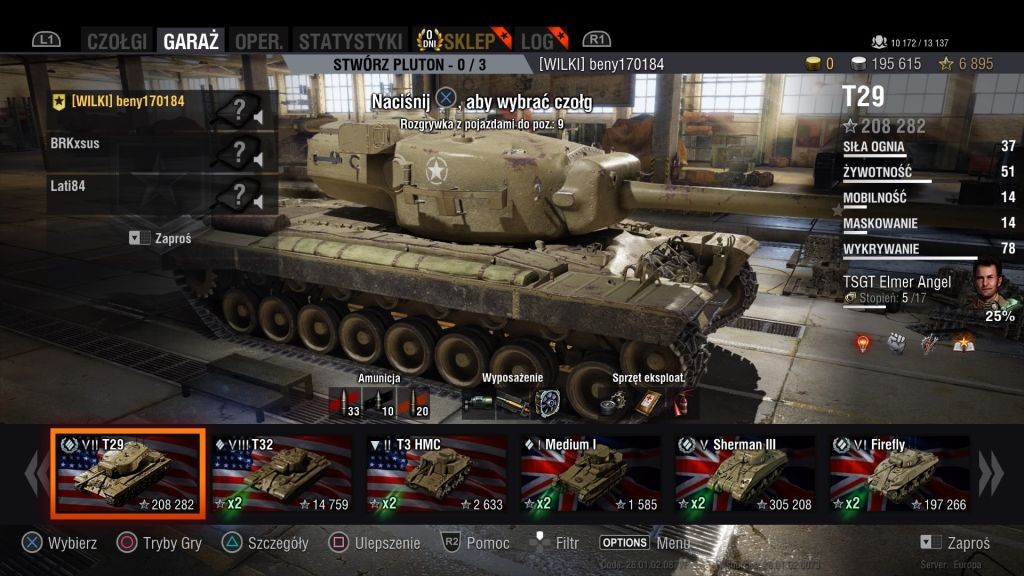Choose the T32 tank tile
Viewport: 1024px width, 576px height.
(283, 474)
